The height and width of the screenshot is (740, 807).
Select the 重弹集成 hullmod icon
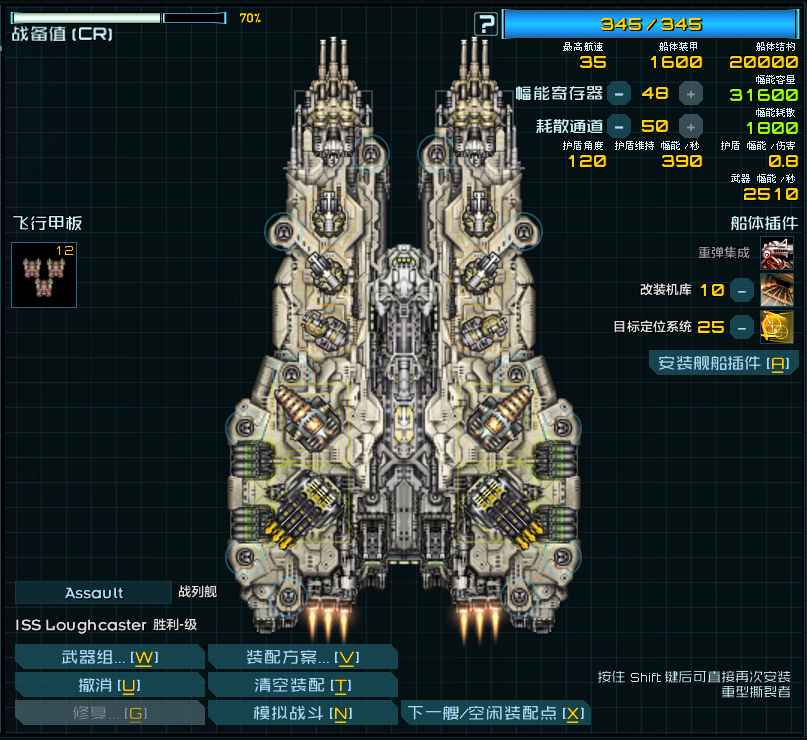click(777, 254)
